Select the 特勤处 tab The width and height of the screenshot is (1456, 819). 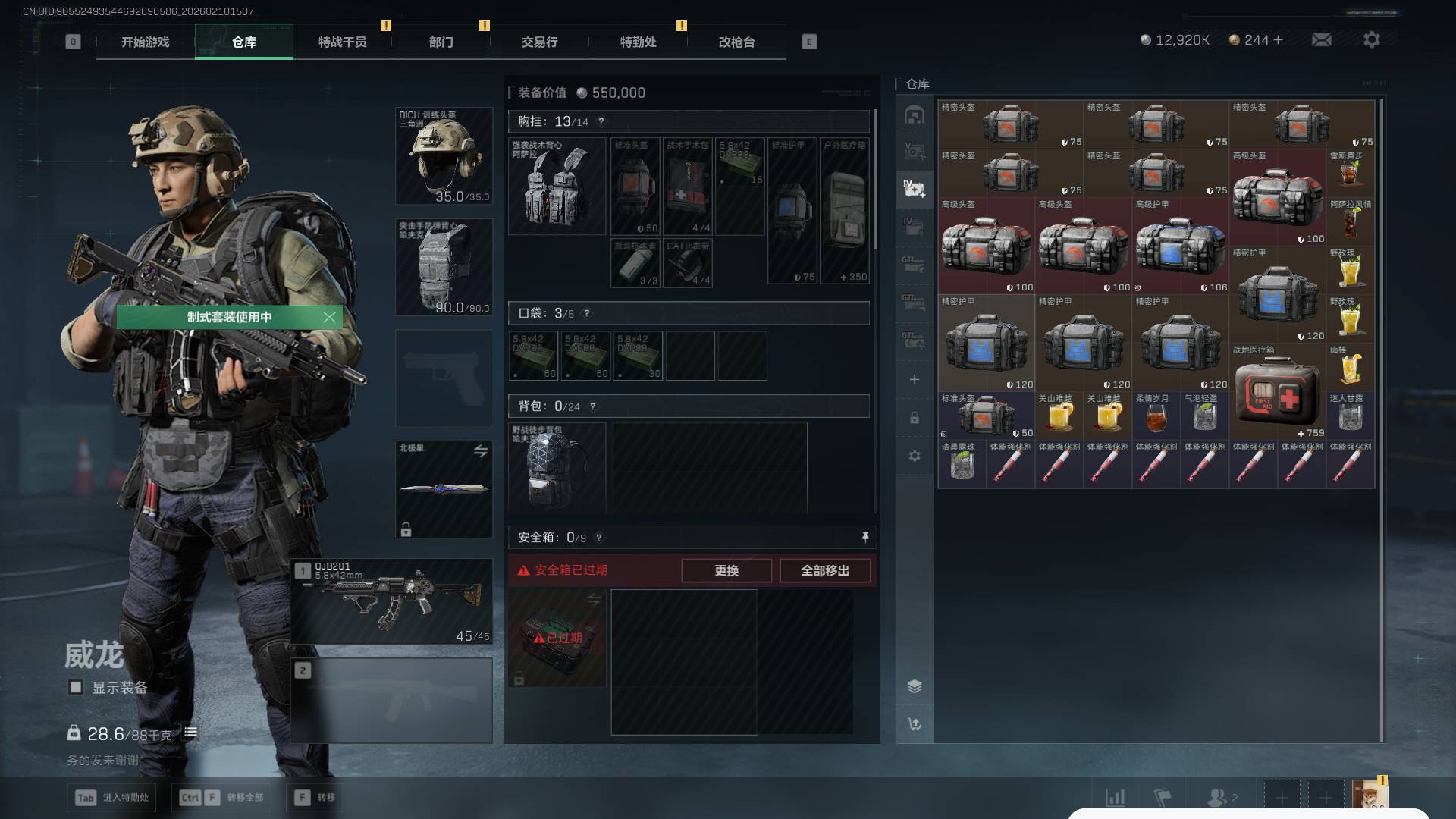tap(638, 42)
